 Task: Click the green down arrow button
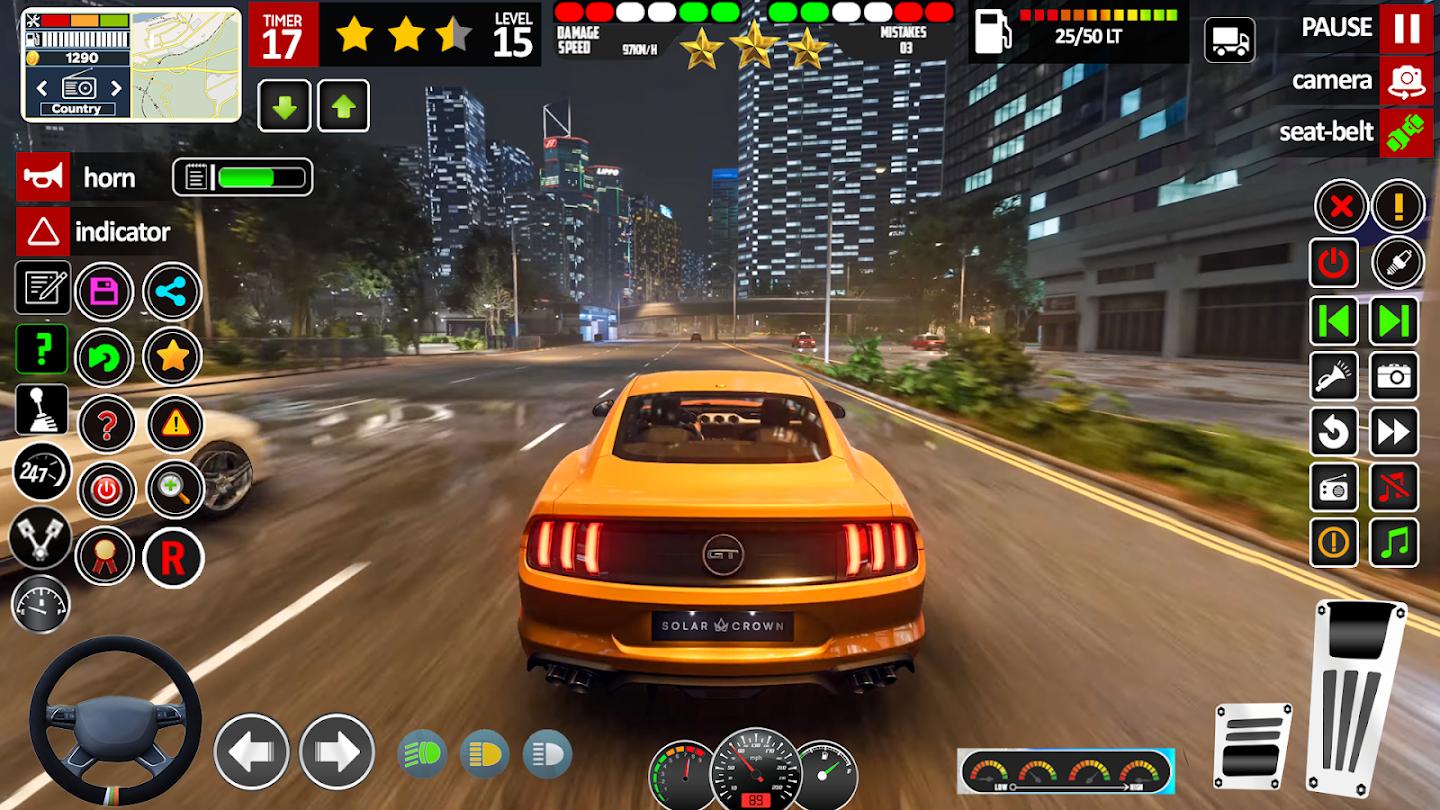(x=284, y=106)
